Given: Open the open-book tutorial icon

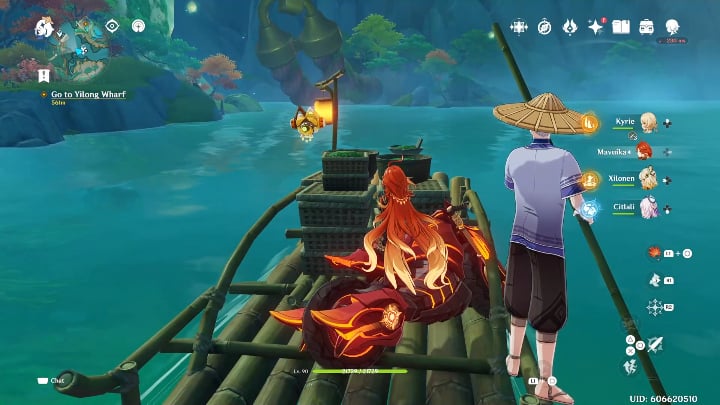Looking at the screenshot, I should click(x=621, y=26).
